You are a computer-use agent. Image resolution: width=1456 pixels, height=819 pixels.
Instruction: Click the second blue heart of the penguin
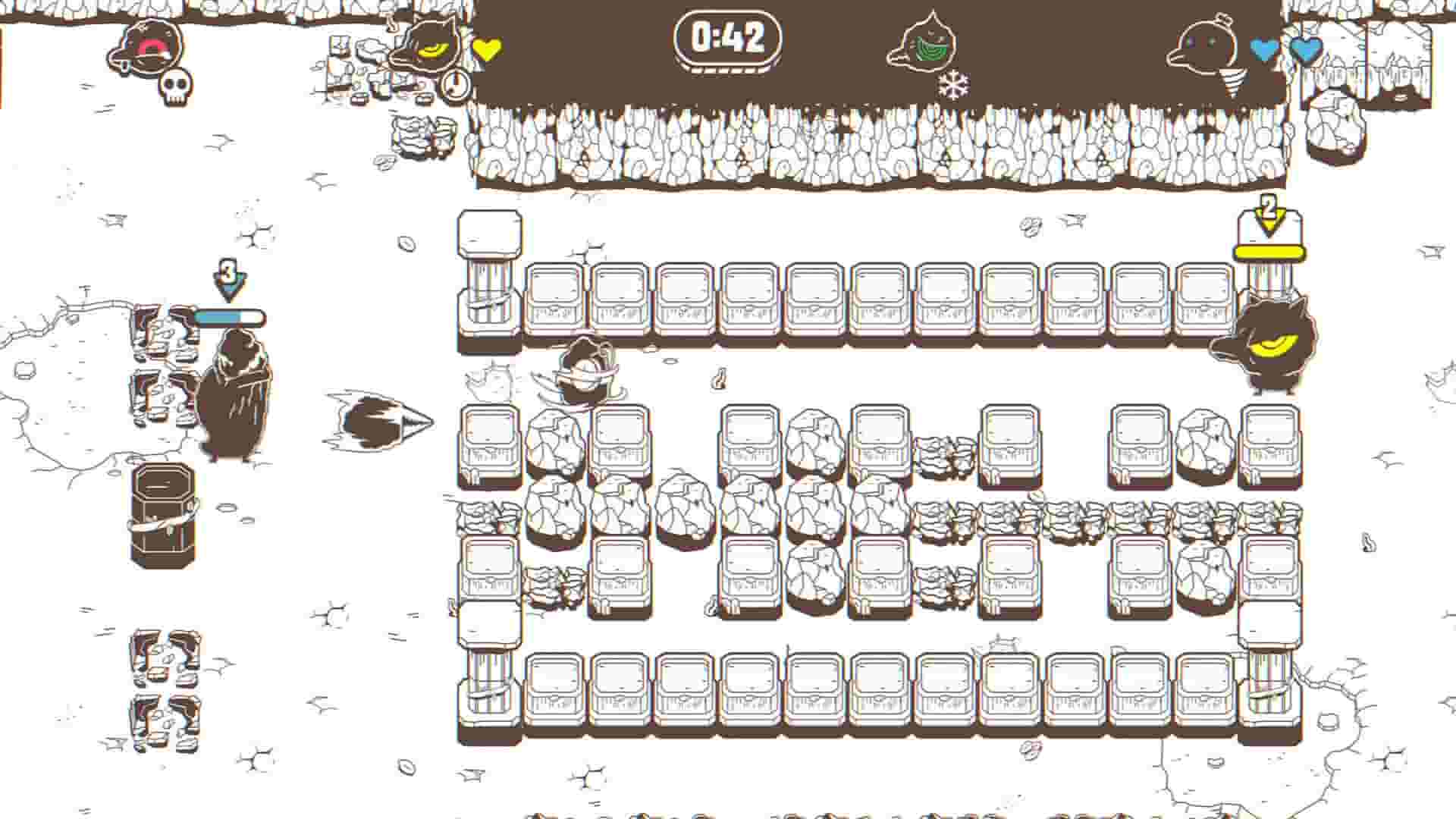pos(1304,47)
